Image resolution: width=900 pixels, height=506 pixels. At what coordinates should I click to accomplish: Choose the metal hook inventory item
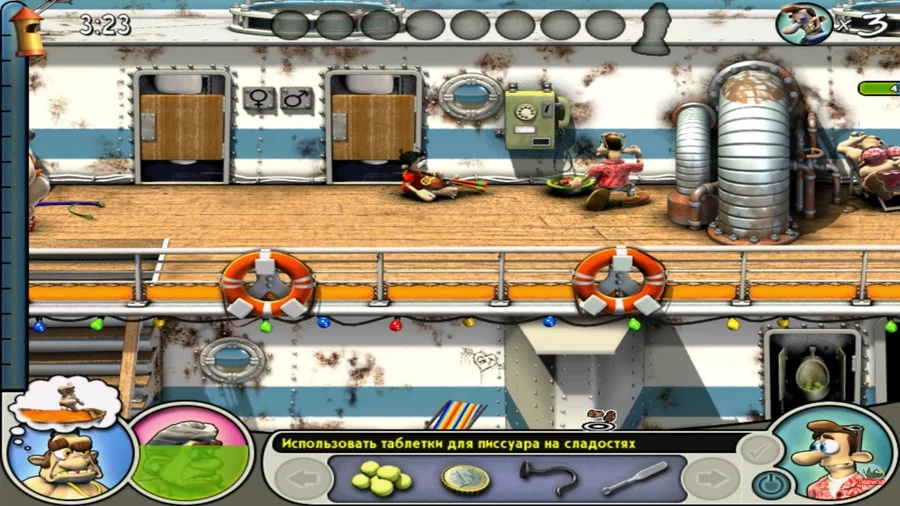548,478
